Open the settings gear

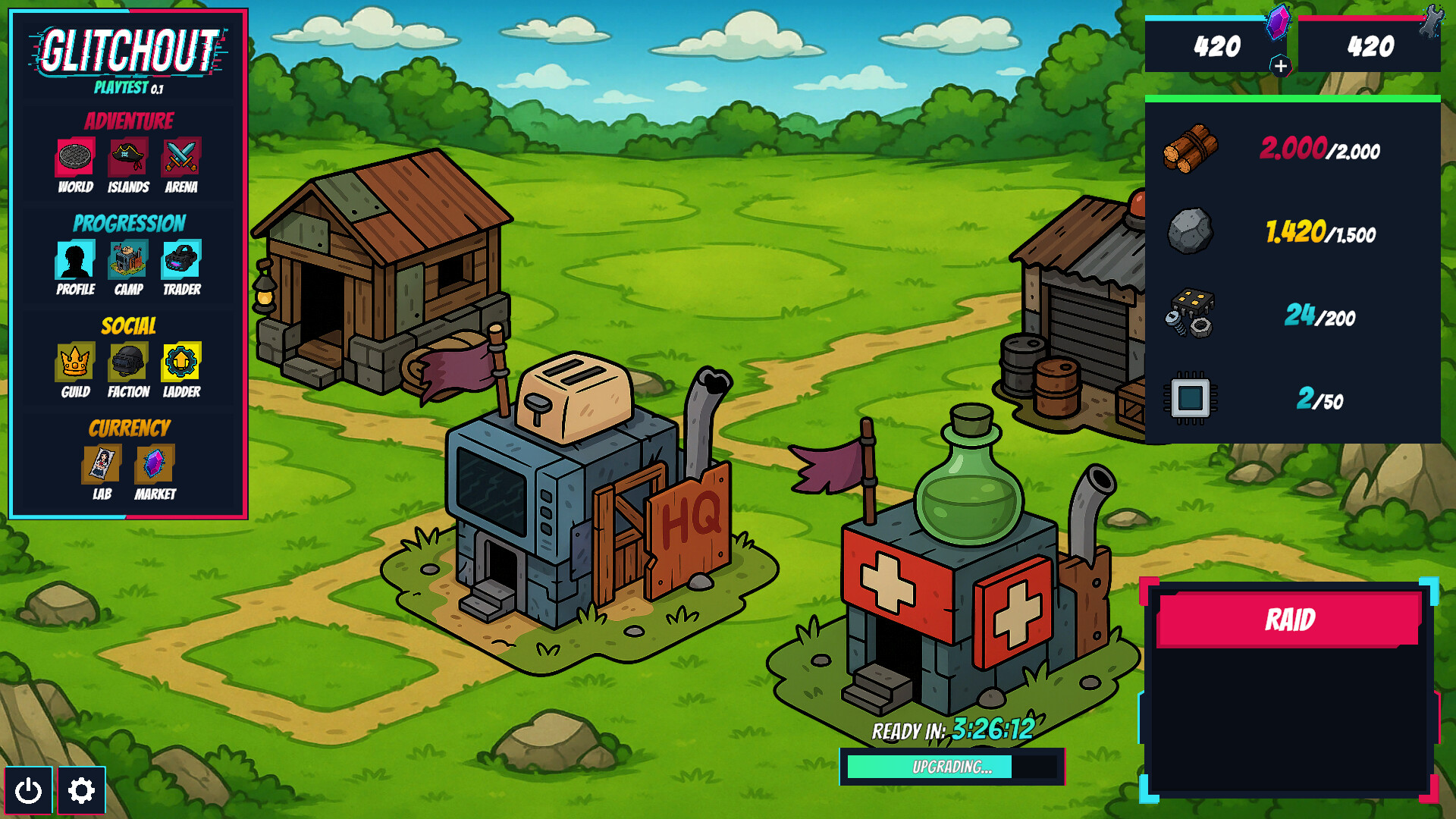coord(82,791)
